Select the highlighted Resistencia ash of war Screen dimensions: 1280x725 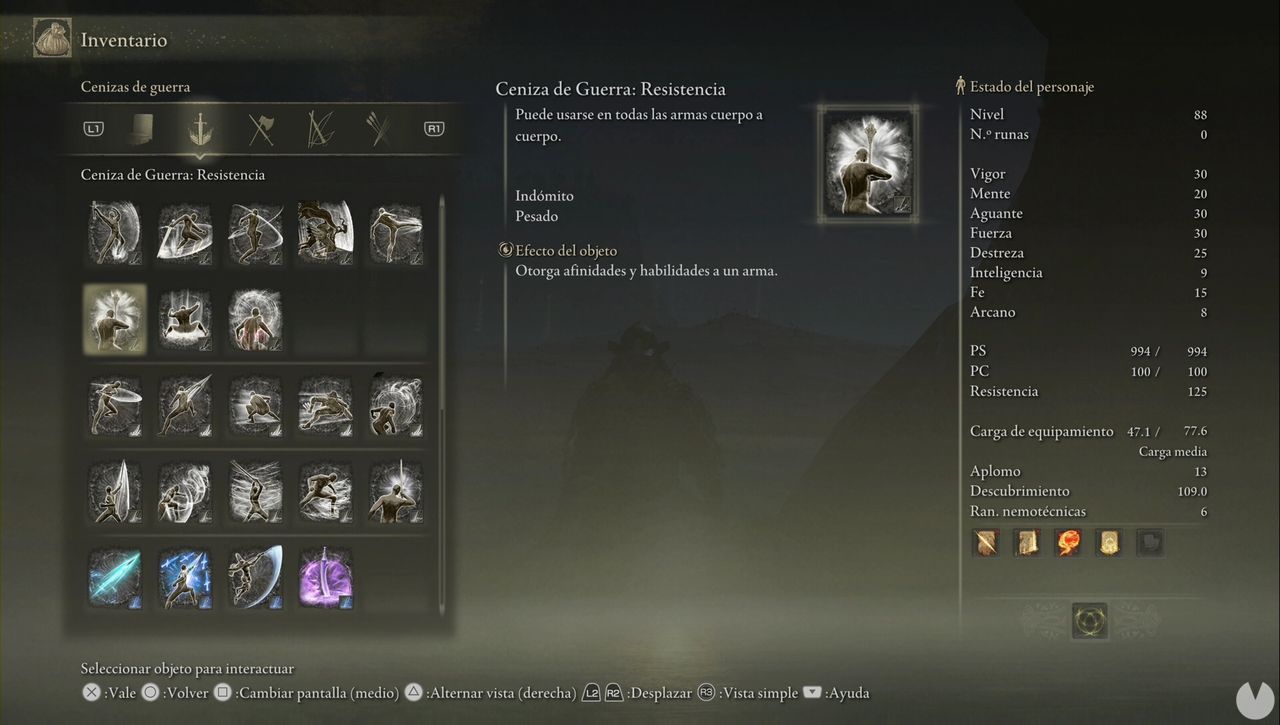tap(115, 319)
